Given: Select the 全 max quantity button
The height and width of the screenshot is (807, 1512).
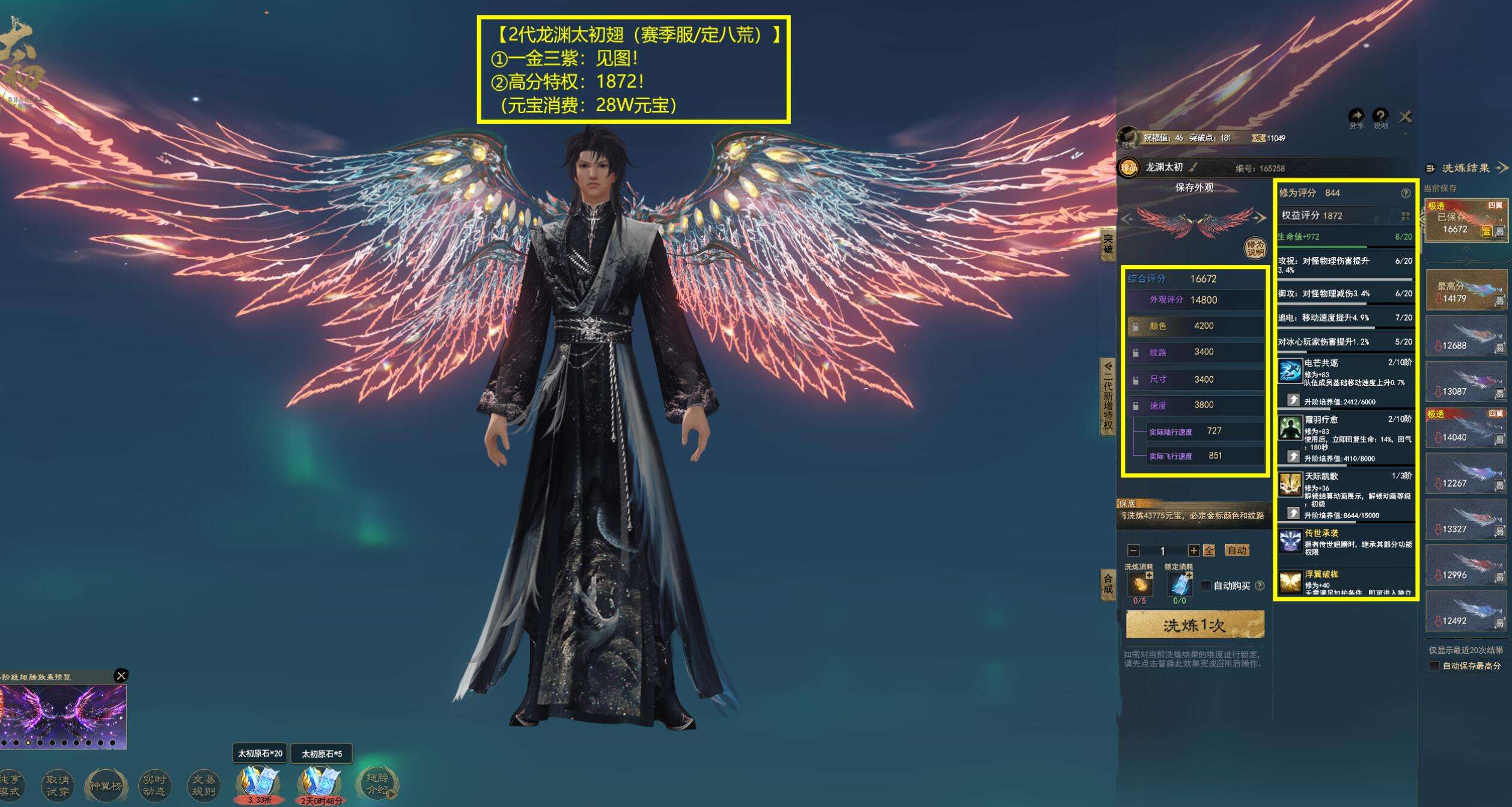Looking at the screenshot, I should (x=1209, y=550).
